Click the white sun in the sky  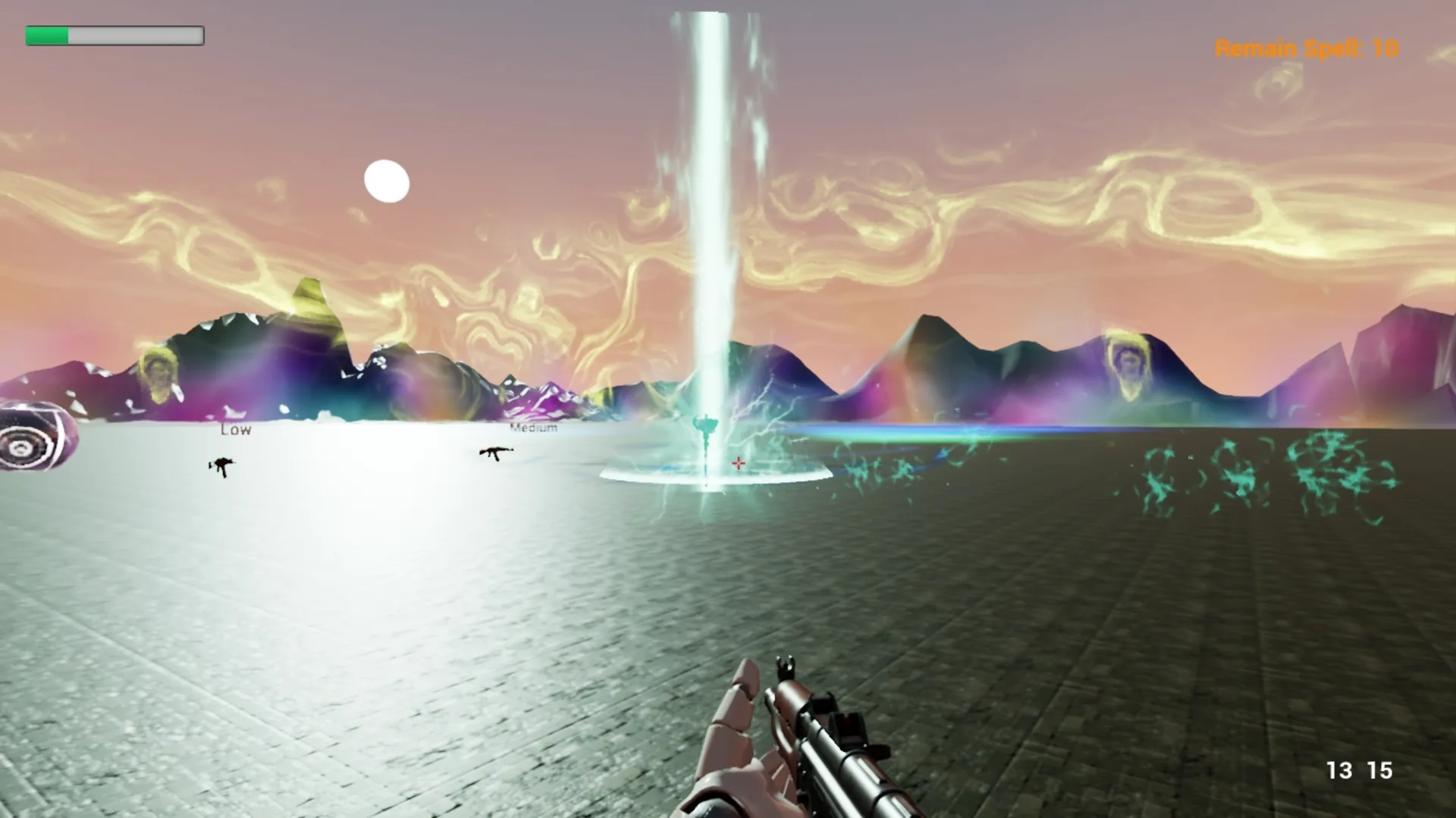coord(388,183)
